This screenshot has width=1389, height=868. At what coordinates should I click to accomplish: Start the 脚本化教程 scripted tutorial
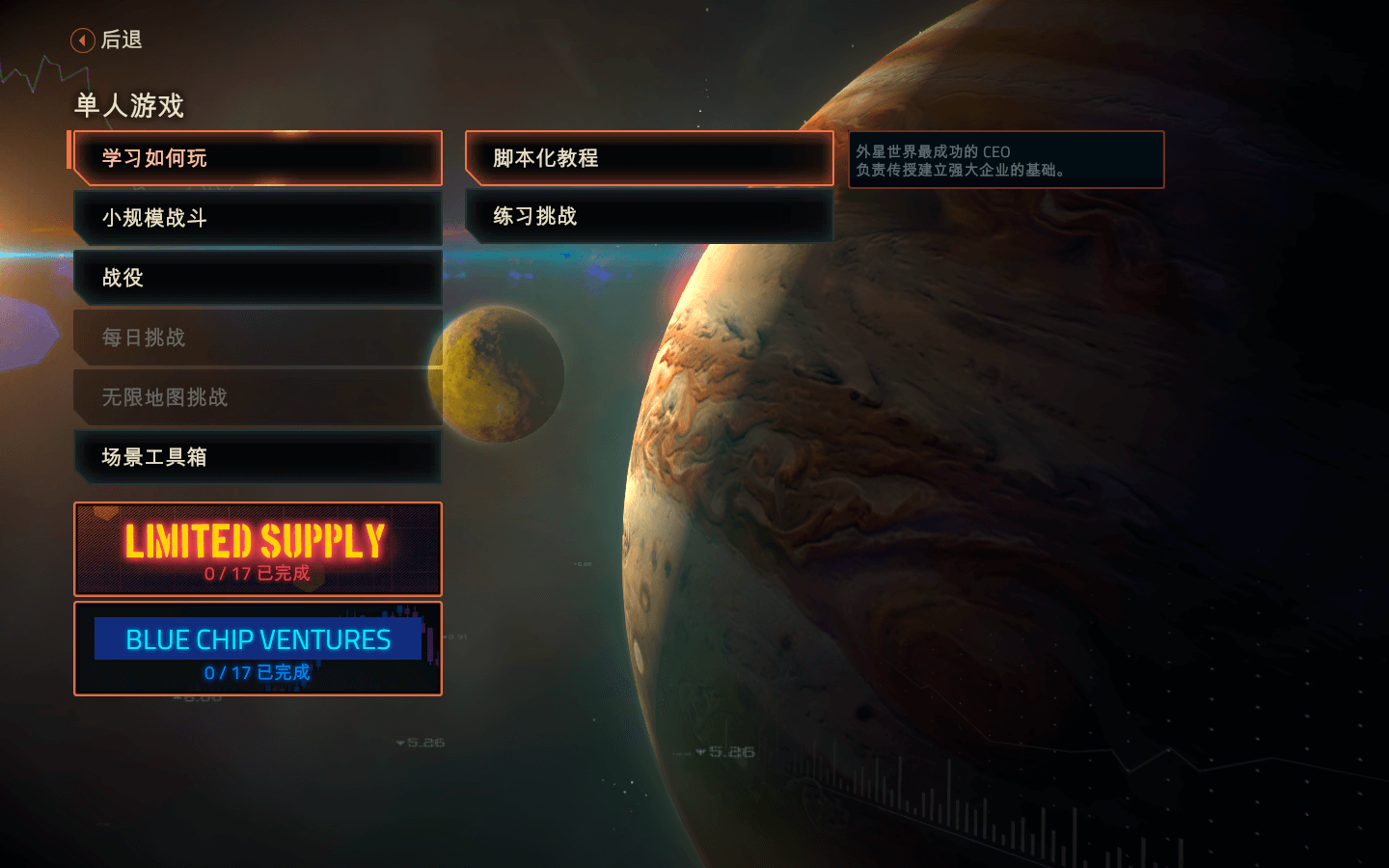(x=649, y=158)
